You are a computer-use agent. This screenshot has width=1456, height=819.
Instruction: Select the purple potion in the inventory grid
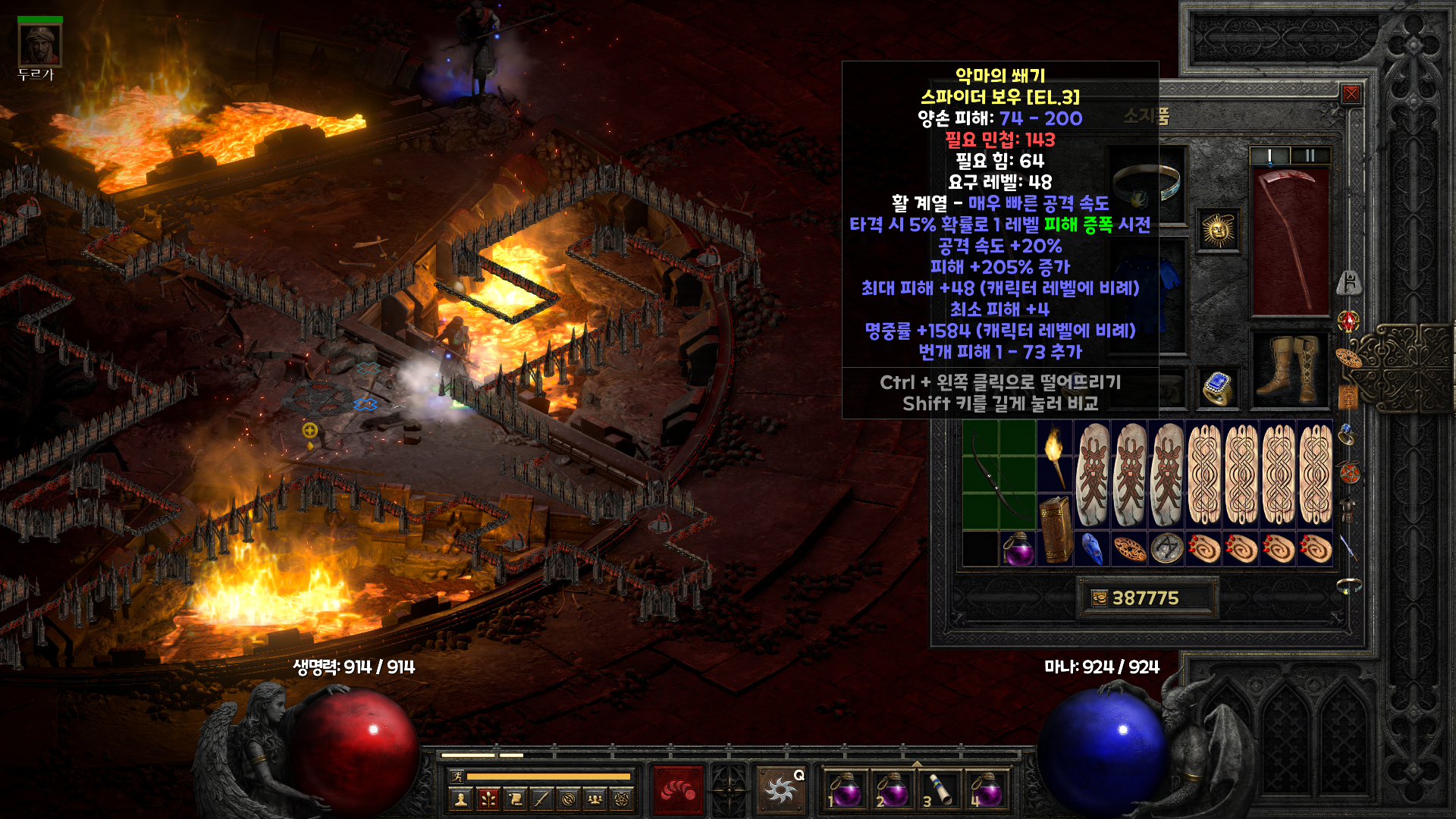1018,548
